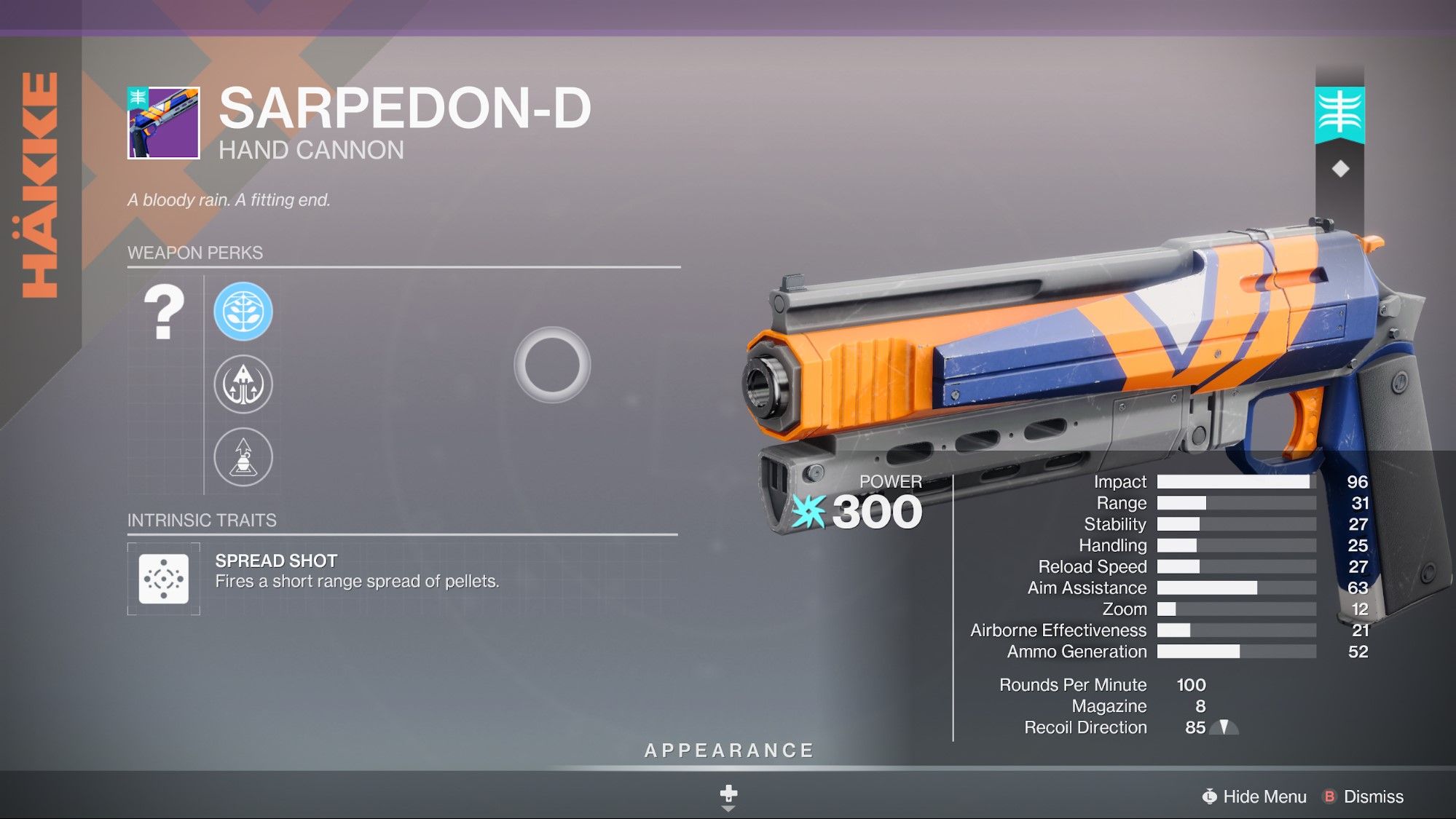Click the Sarpedon-D weapon thumbnail
The image size is (1456, 819).
tap(164, 122)
